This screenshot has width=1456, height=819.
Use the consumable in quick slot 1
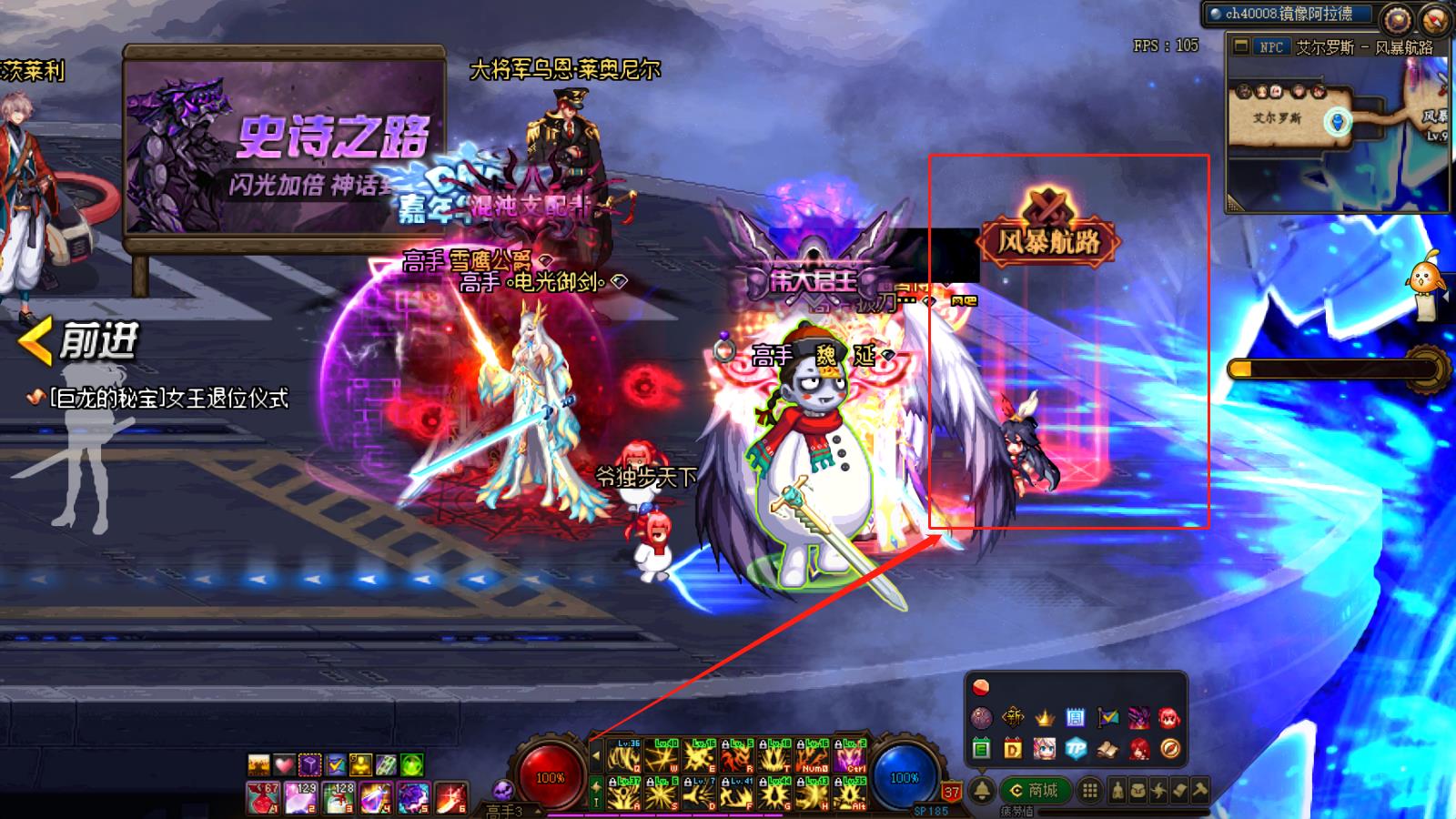(x=263, y=797)
